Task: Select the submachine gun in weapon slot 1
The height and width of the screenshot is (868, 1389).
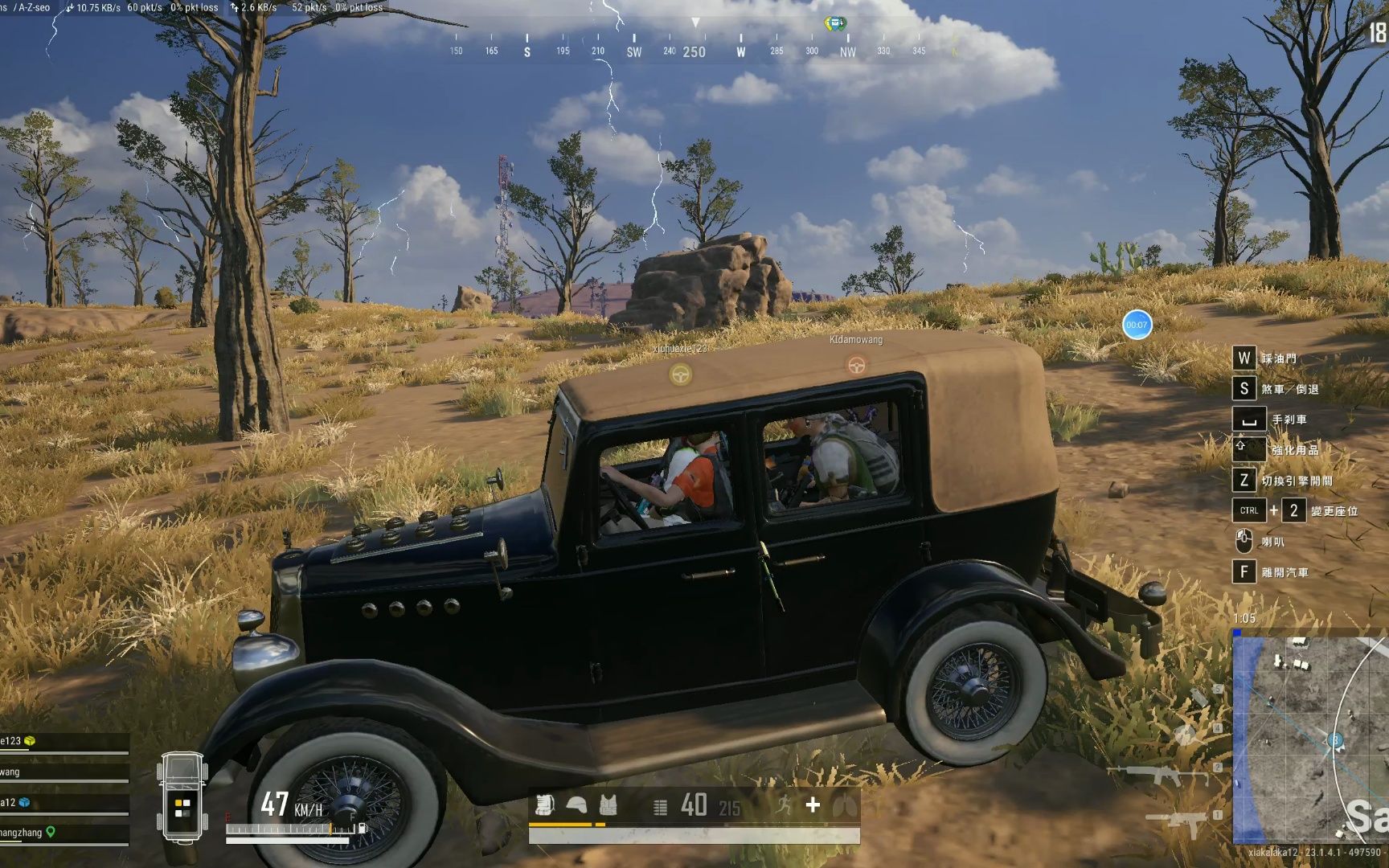Action: (1178, 821)
